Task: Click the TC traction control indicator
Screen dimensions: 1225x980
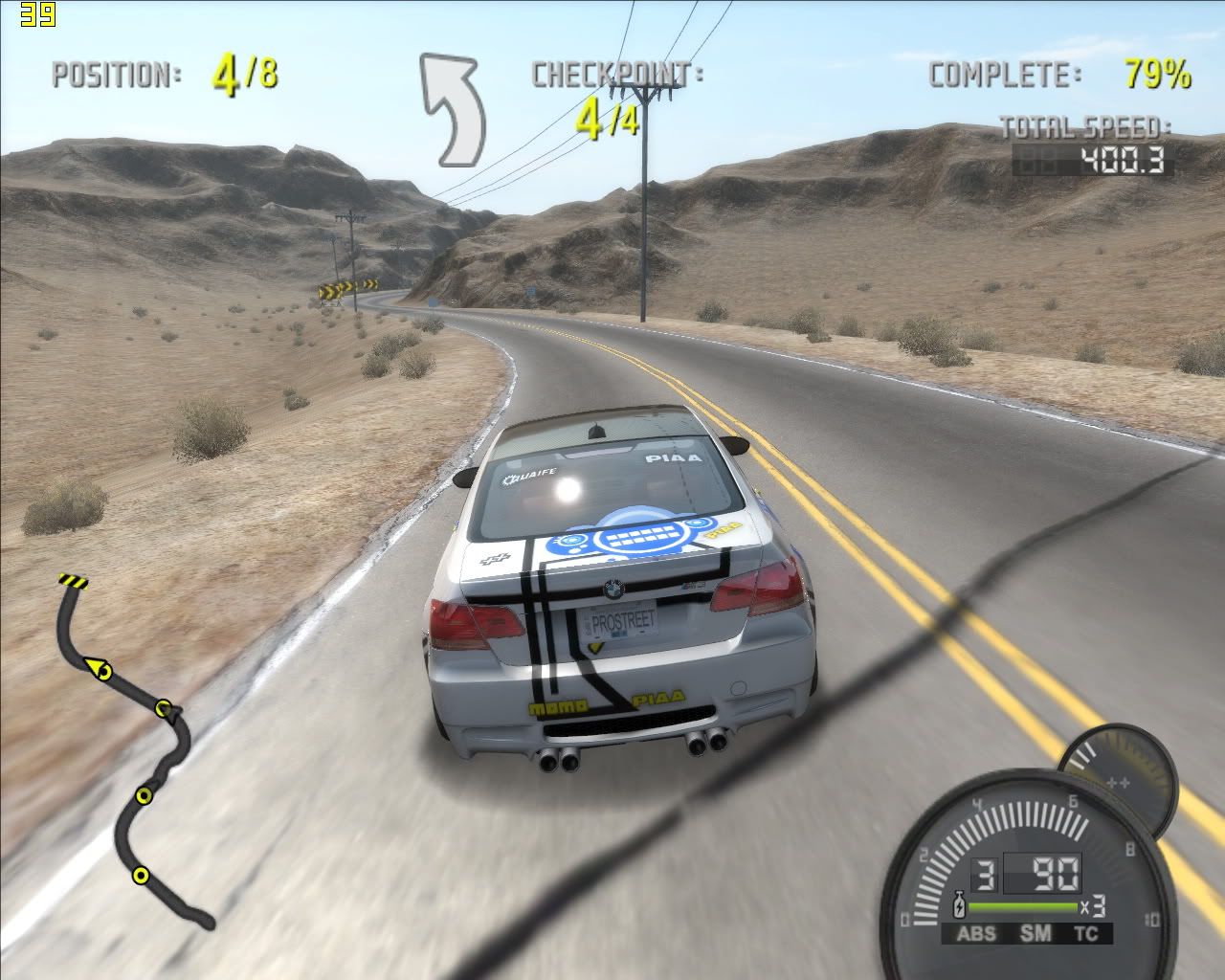Action: [1086, 934]
